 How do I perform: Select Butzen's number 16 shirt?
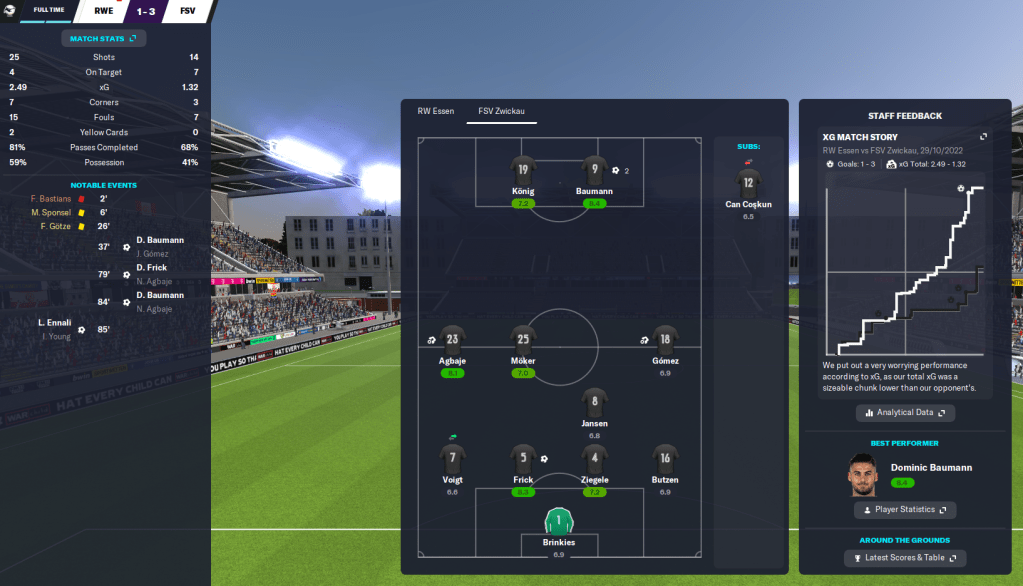(665, 459)
